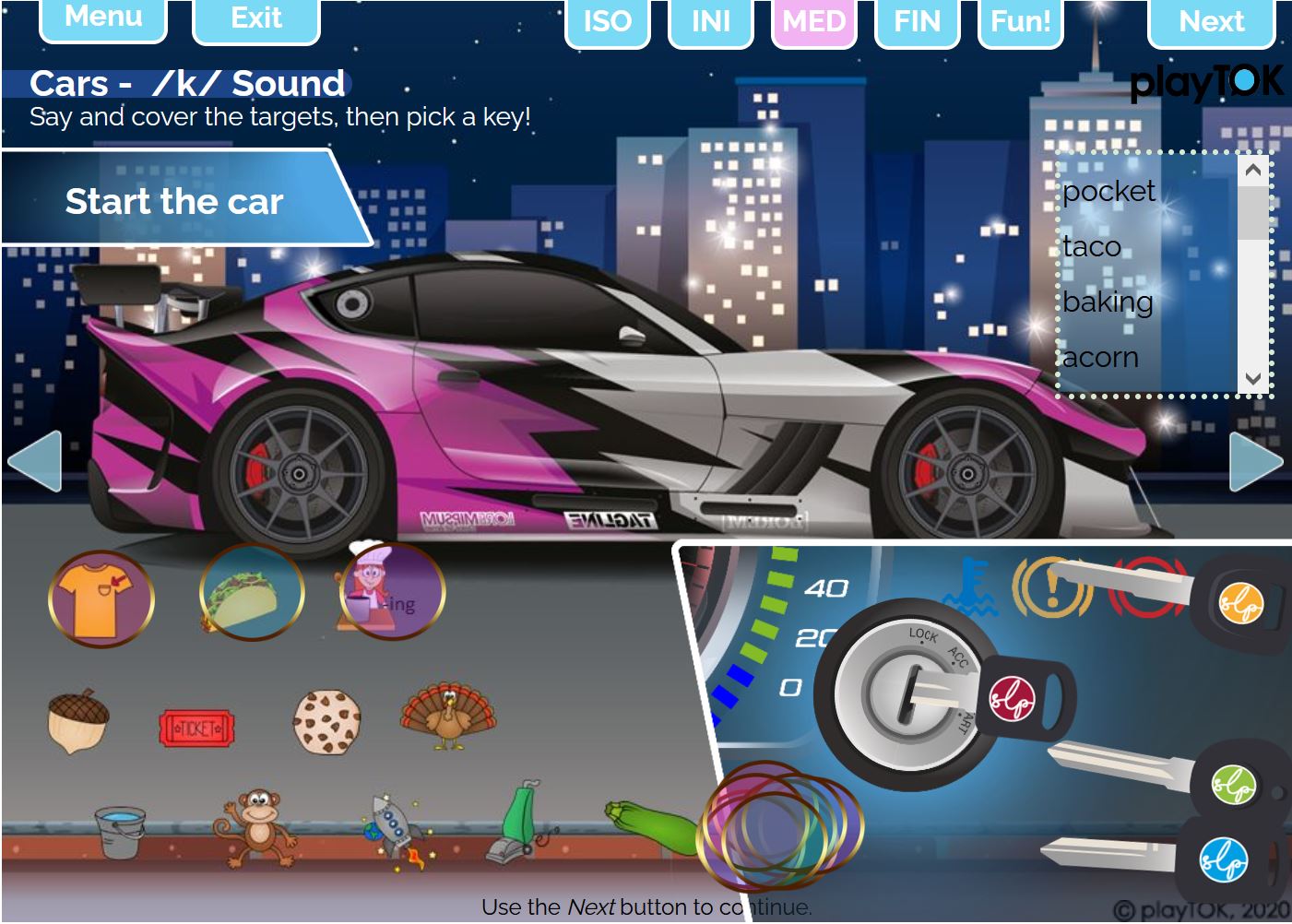This screenshot has width=1292, height=924.
Task: Cover the orange shirt target circle
Action: click(101, 596)
